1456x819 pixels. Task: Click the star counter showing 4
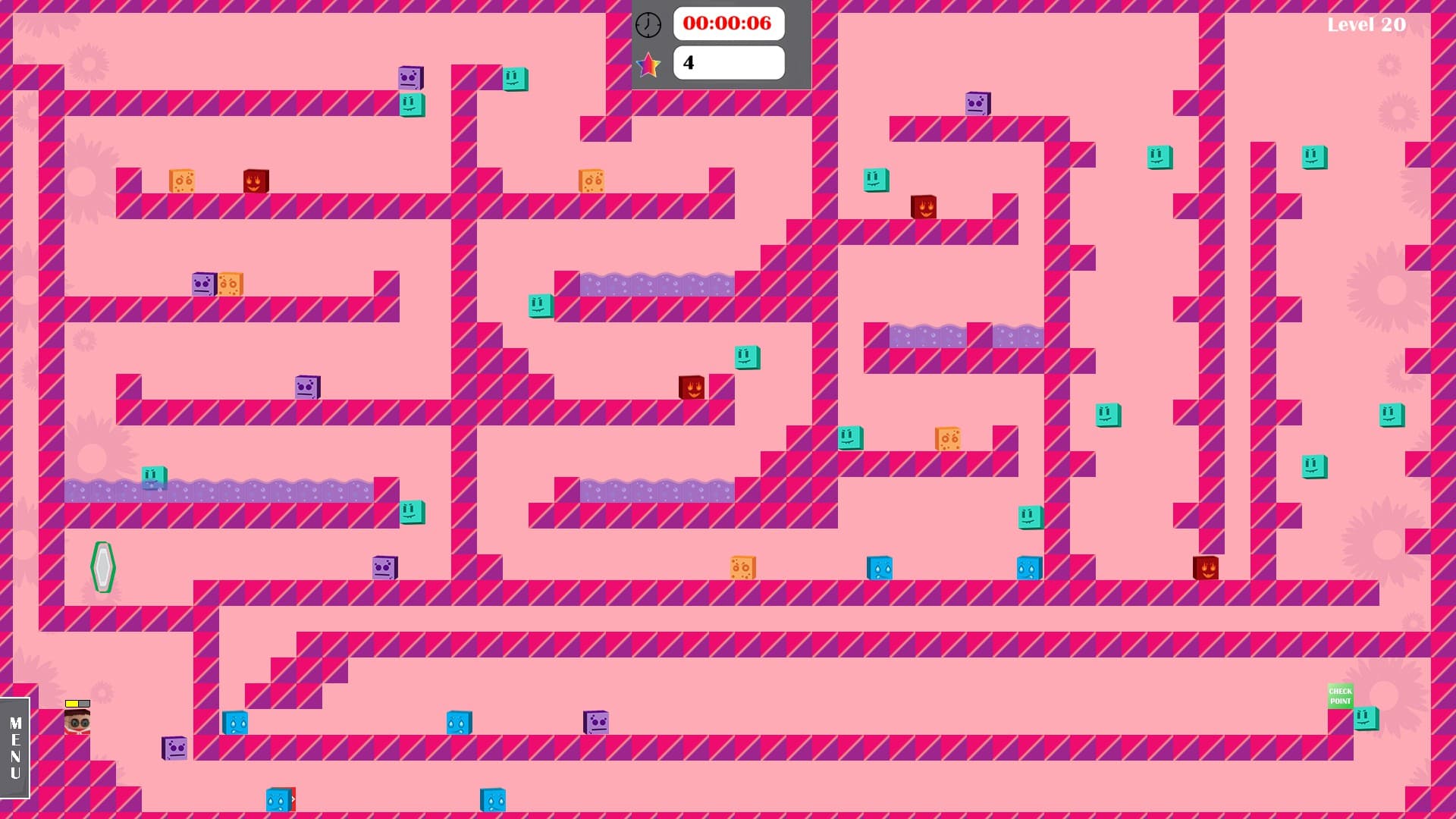click(x=728, y=63)
